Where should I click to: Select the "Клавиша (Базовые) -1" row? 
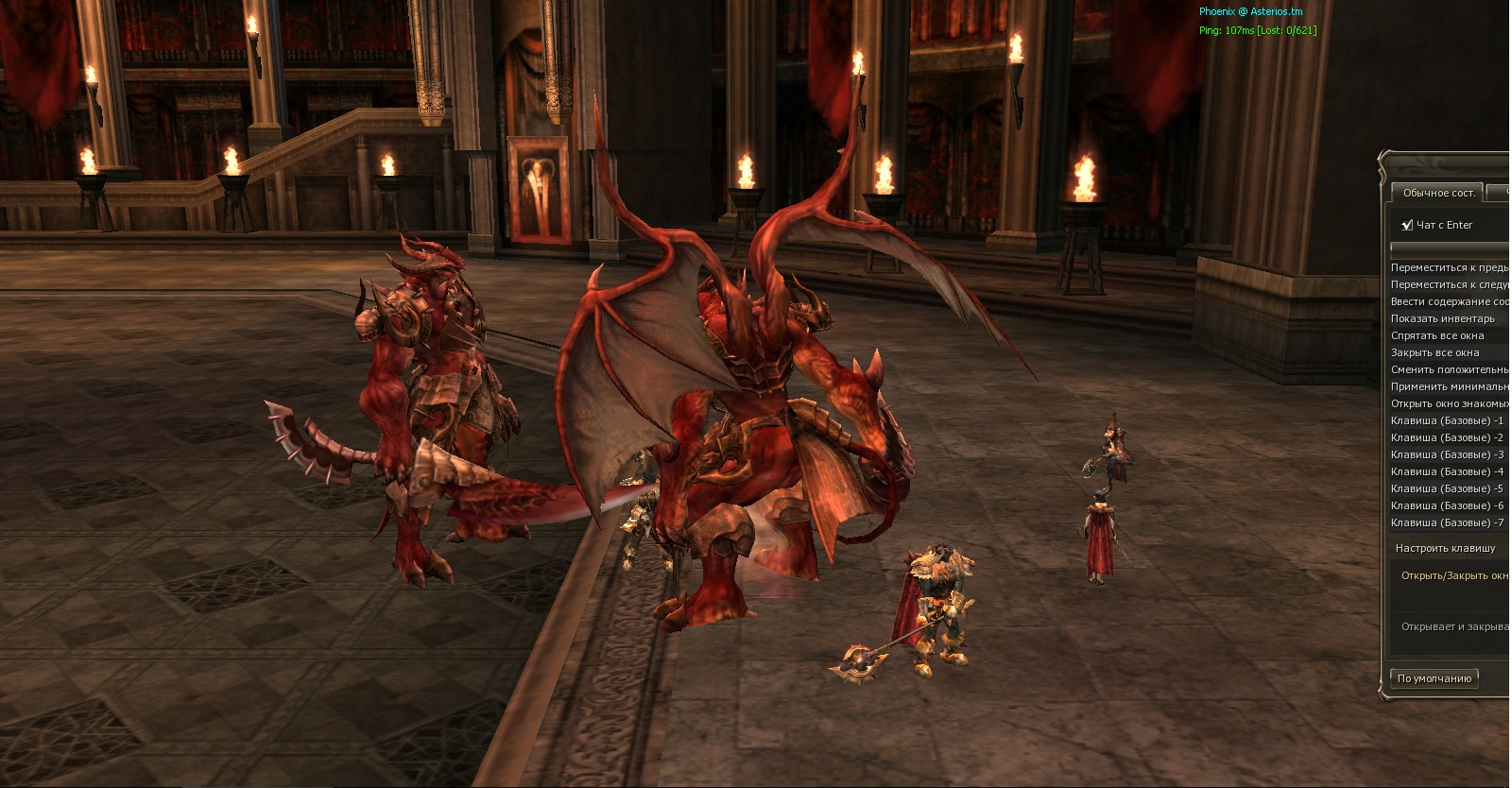pyautogui.click(x=1447, y=420)
